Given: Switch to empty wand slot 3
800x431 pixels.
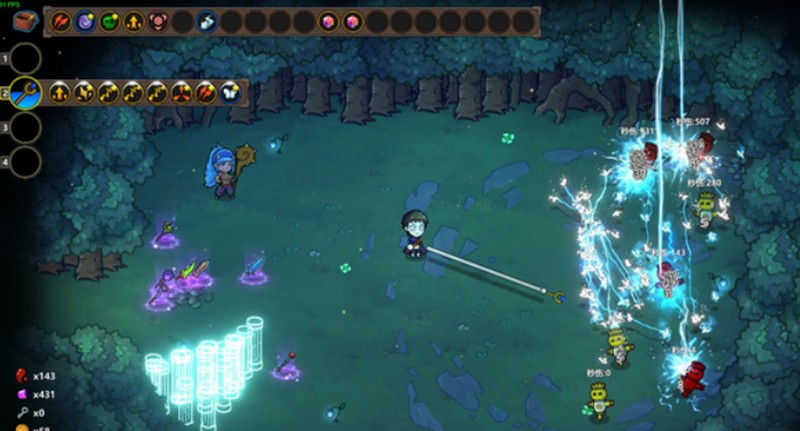Looking at the screenshot, I should [26, 128].
